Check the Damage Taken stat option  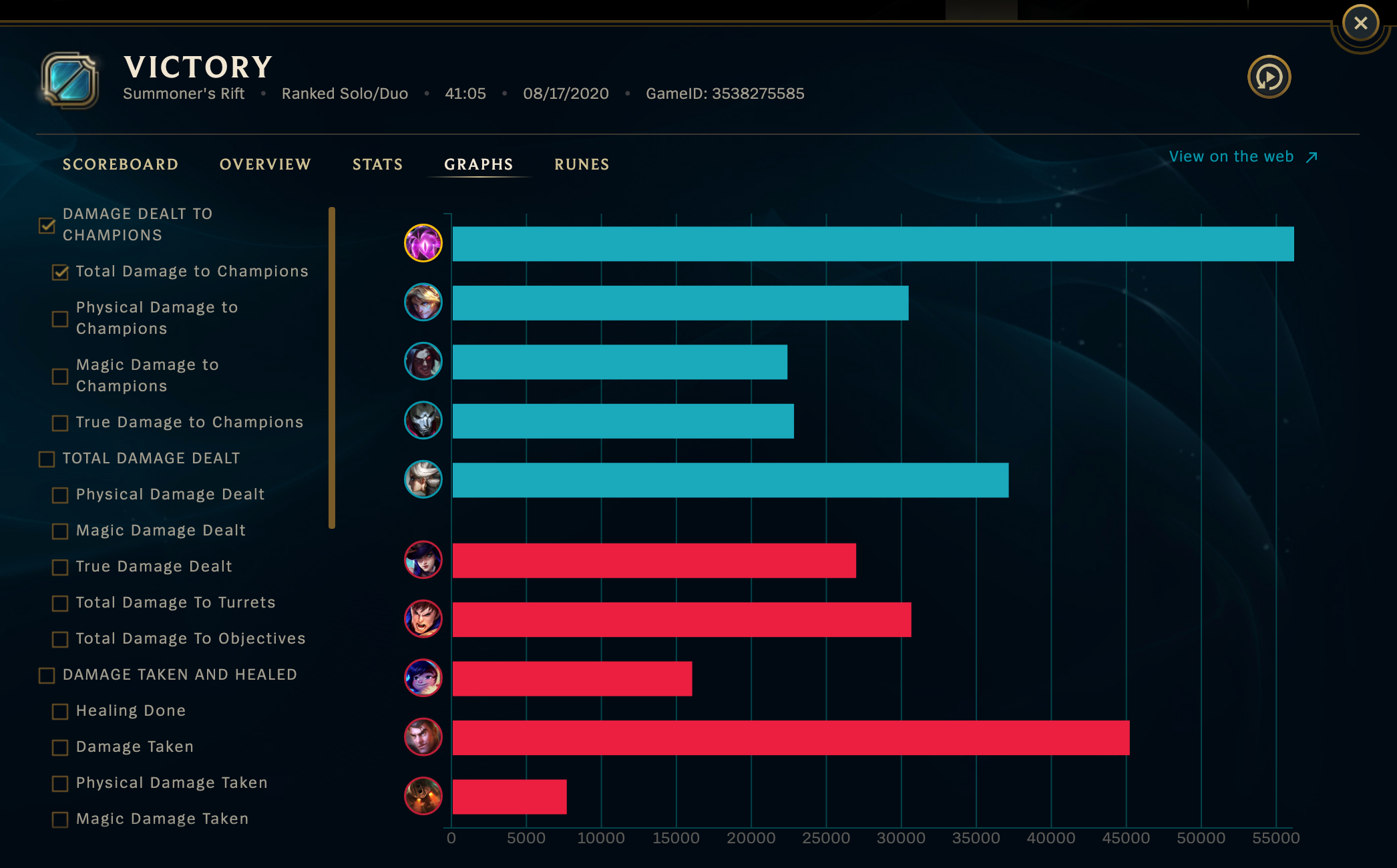coord(59,748)
